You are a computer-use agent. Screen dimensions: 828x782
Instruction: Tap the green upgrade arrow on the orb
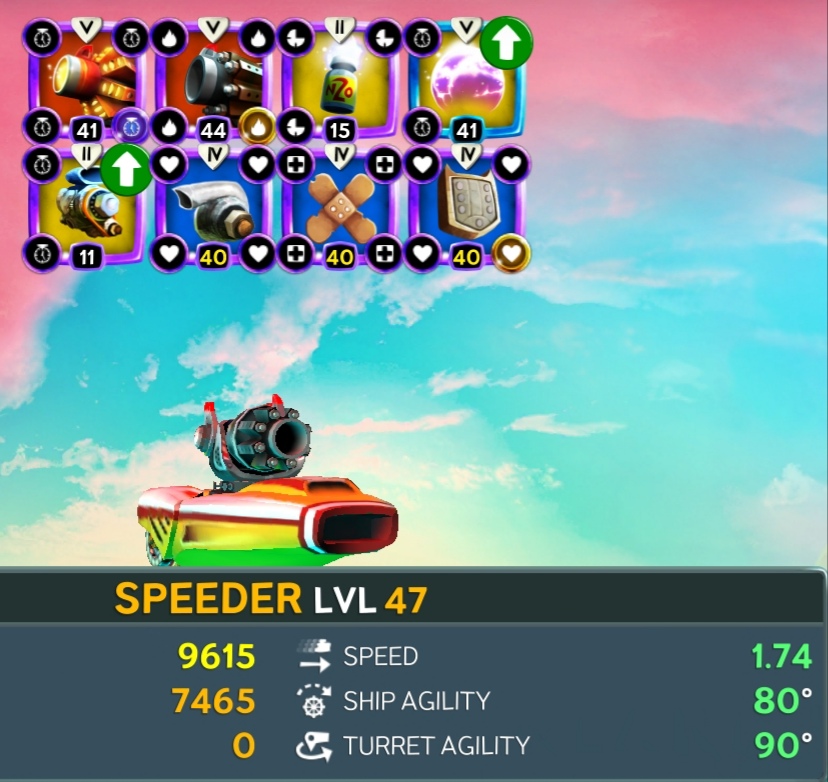coord(506,42)
